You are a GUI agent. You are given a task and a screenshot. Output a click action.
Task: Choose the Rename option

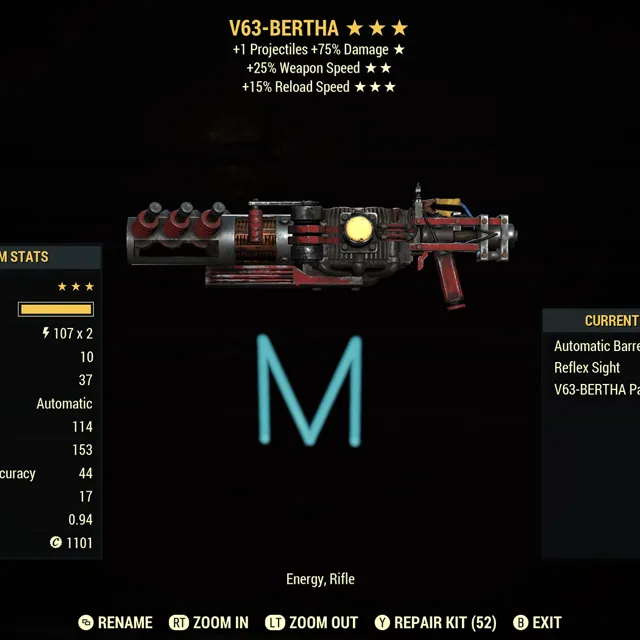point(115,622)
